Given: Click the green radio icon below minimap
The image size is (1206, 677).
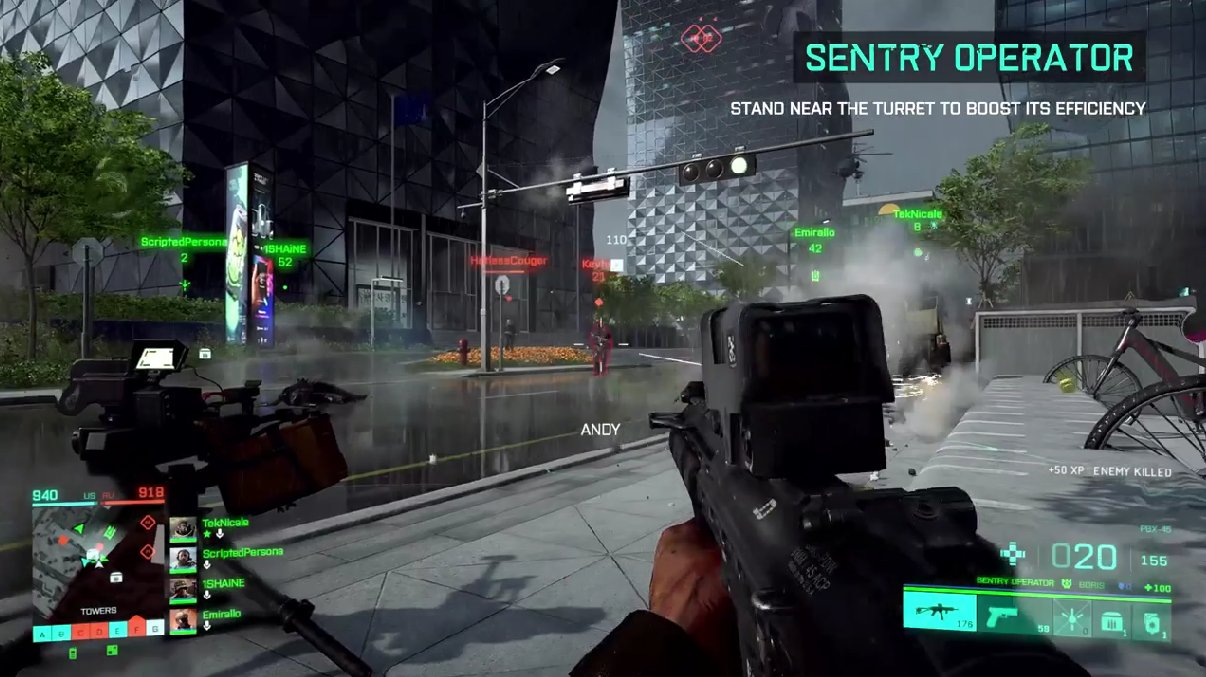Looking at the screenshot, I should pos(73,653).
